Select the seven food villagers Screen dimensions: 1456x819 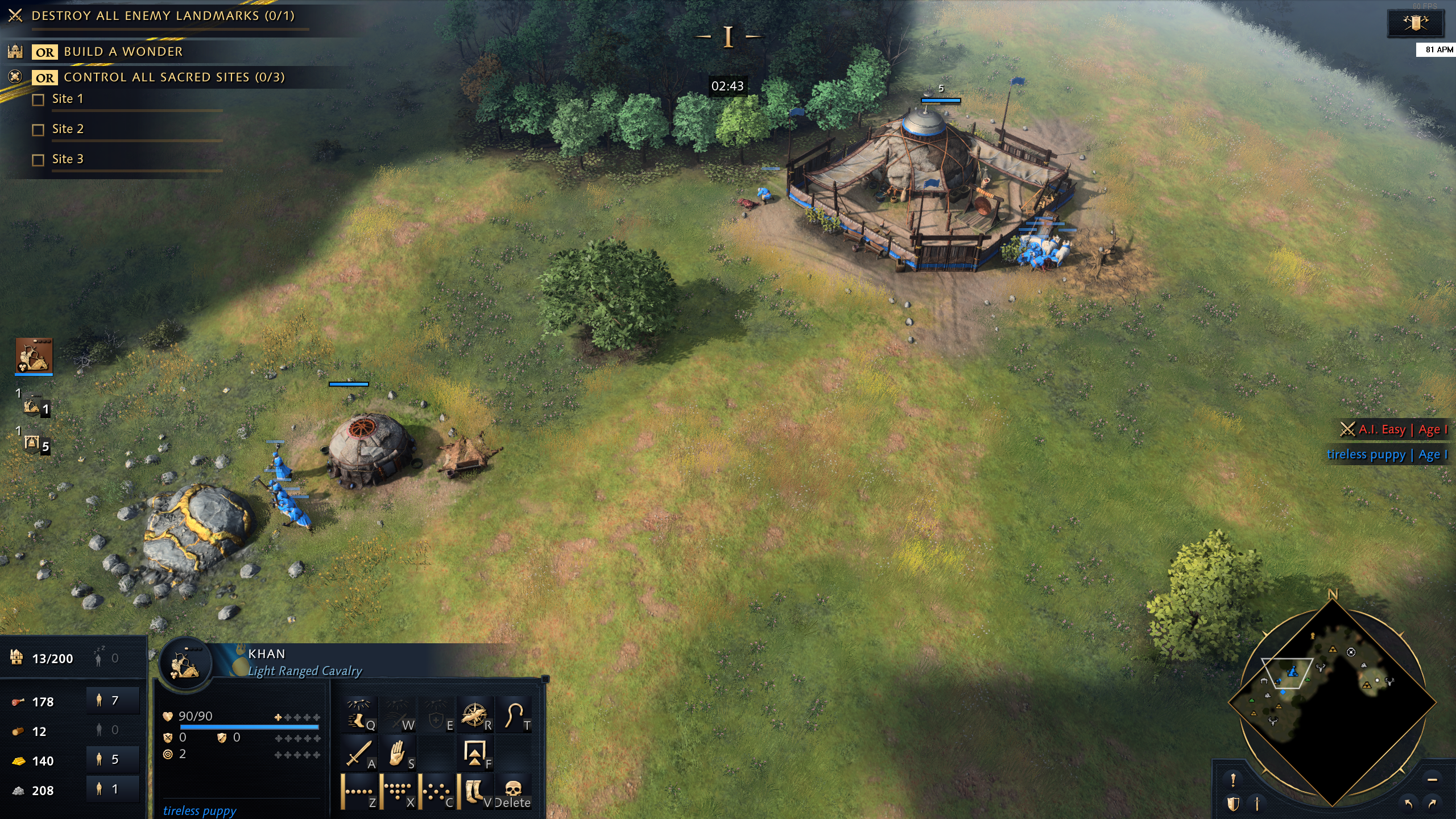[113, 701]
